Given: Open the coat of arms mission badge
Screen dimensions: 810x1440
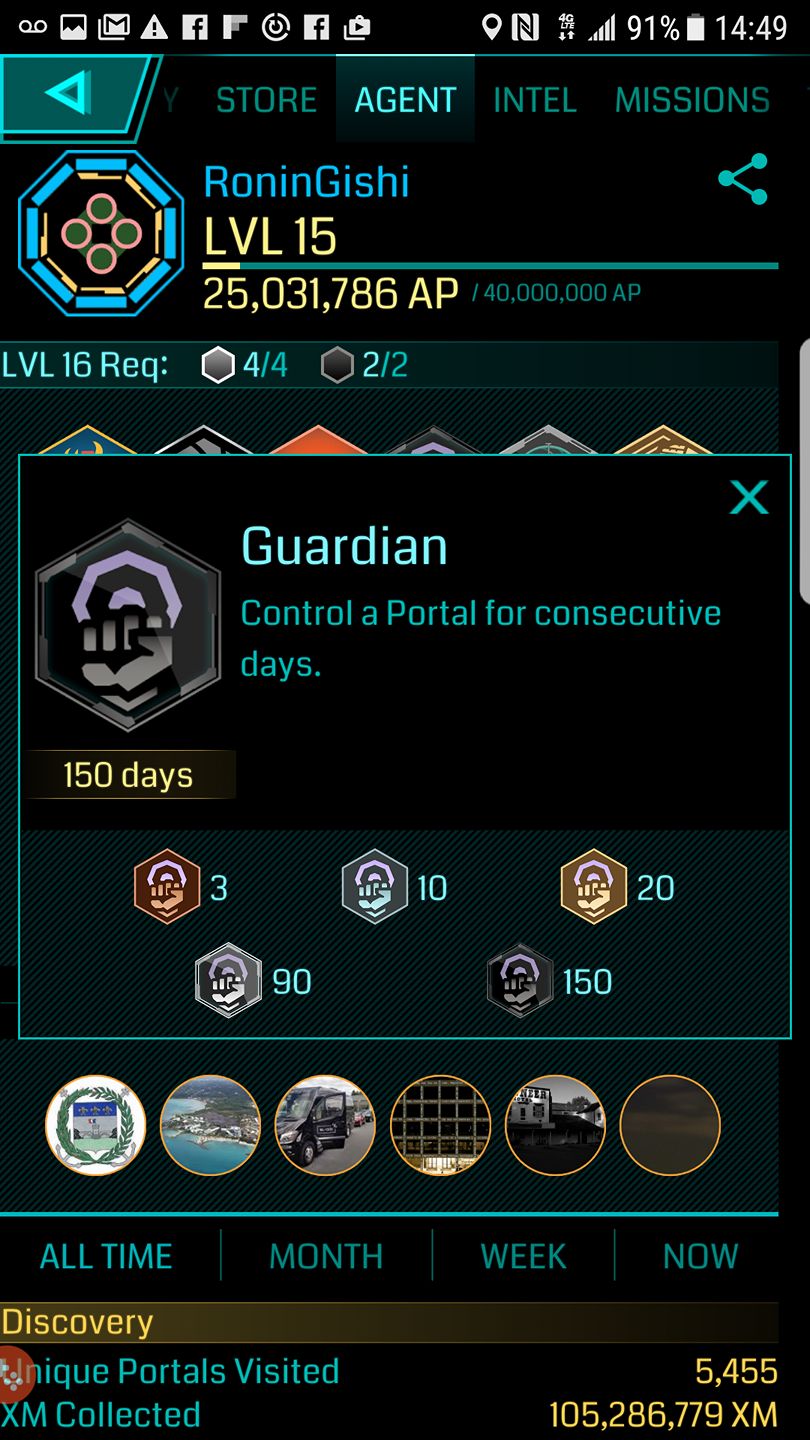Looking at the screenshot, I should tap(96, 1125).
